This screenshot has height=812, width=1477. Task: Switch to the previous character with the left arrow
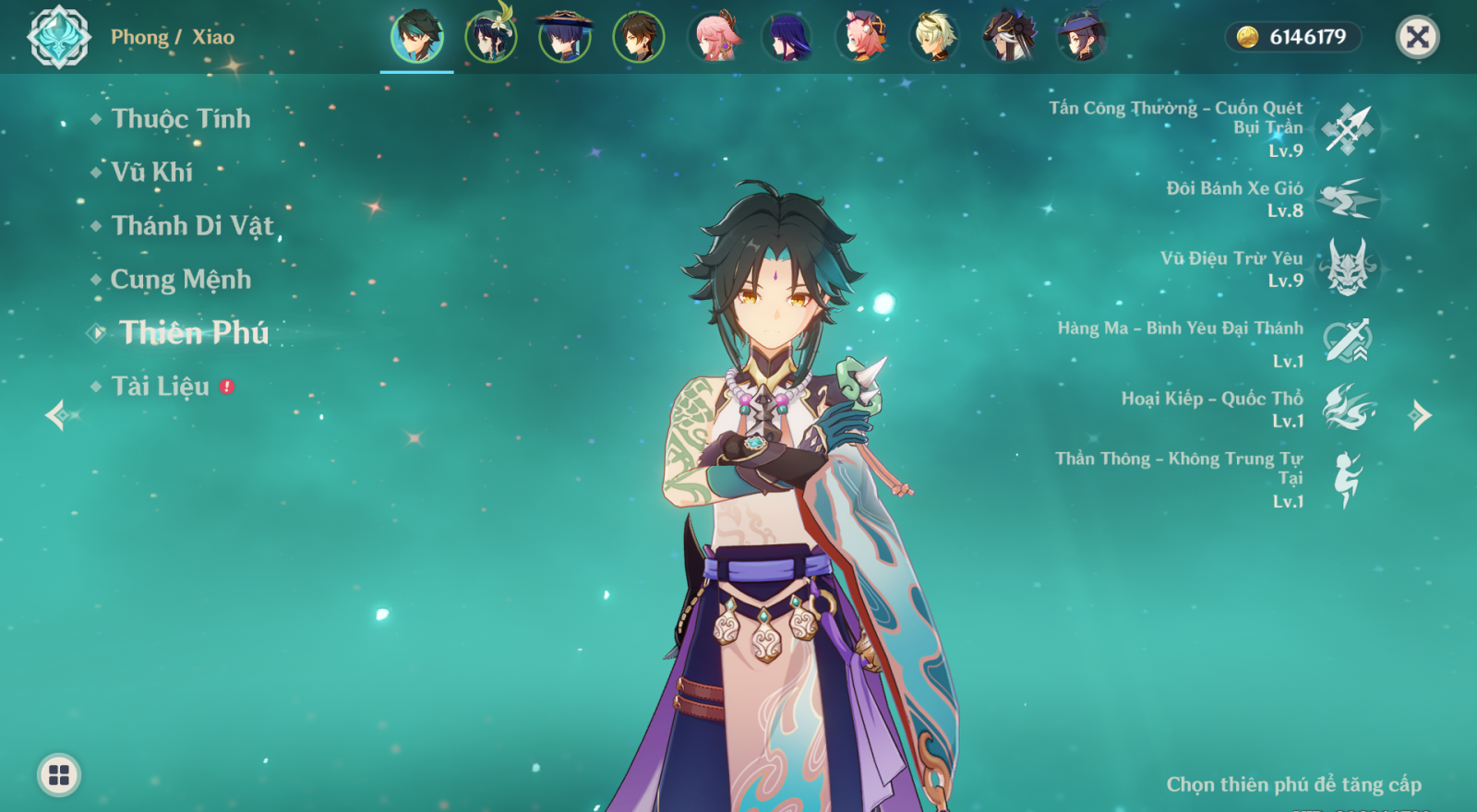pos(56,415)
